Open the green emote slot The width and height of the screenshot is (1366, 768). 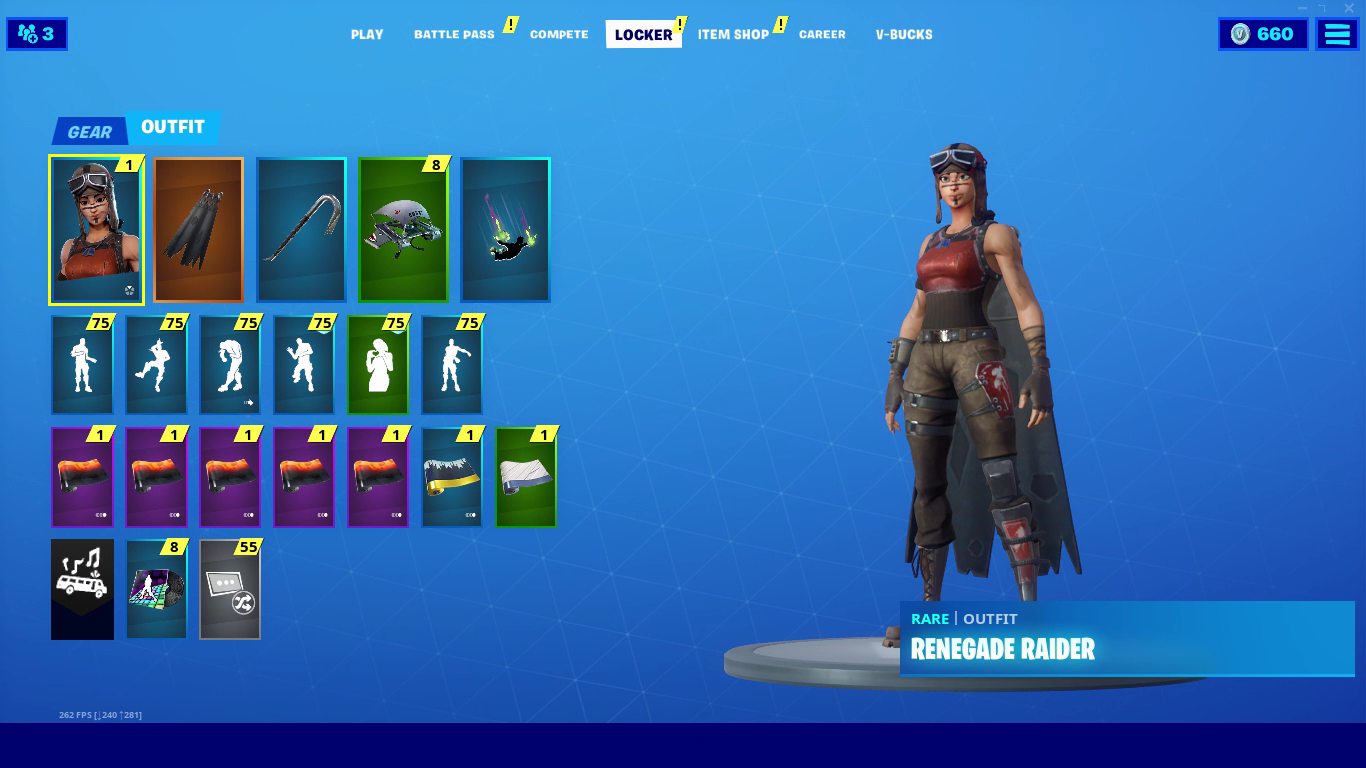pos(377,364)
